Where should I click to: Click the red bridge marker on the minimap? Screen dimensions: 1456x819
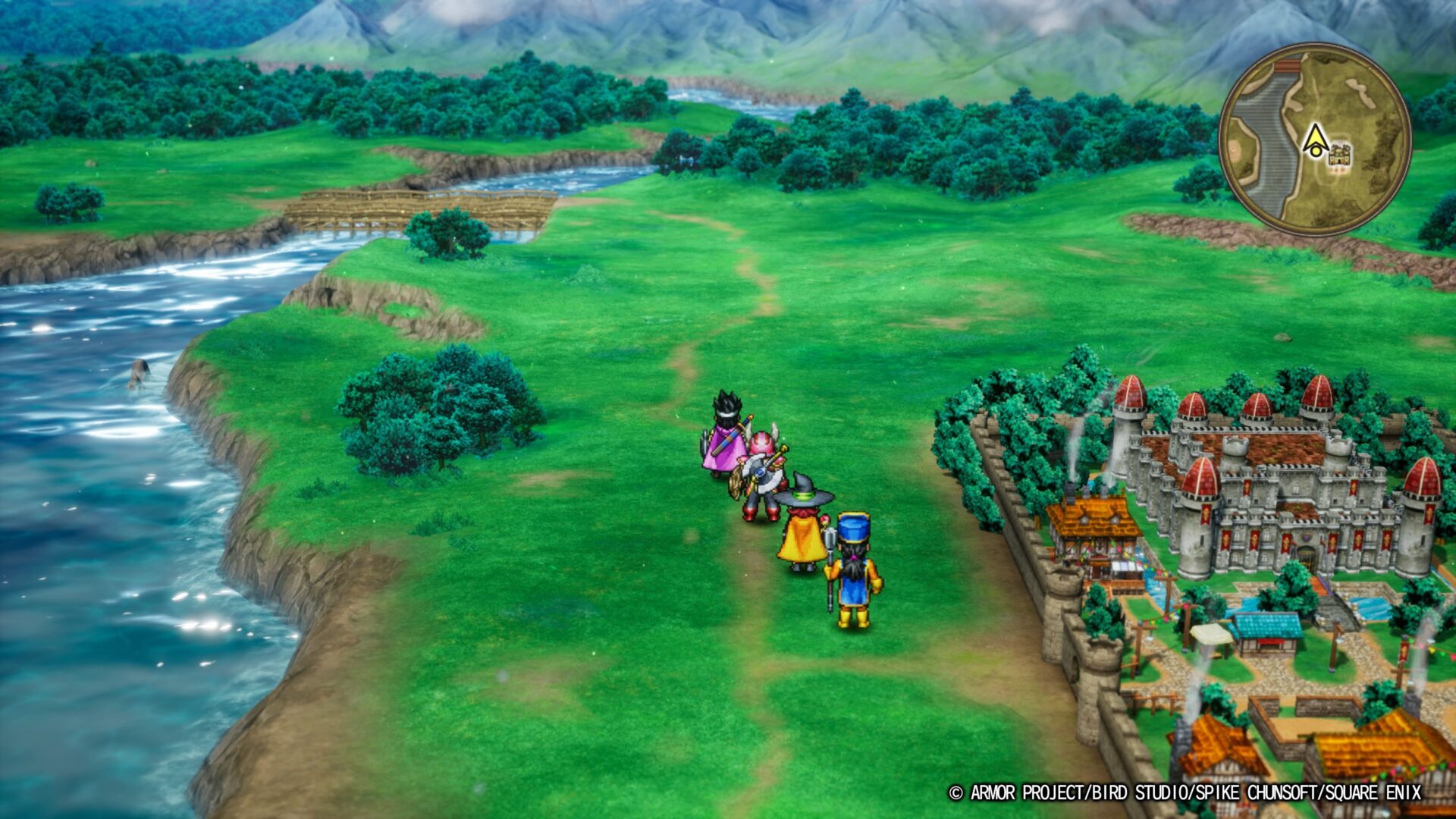pyautogui.click(x=1288, y=66)
